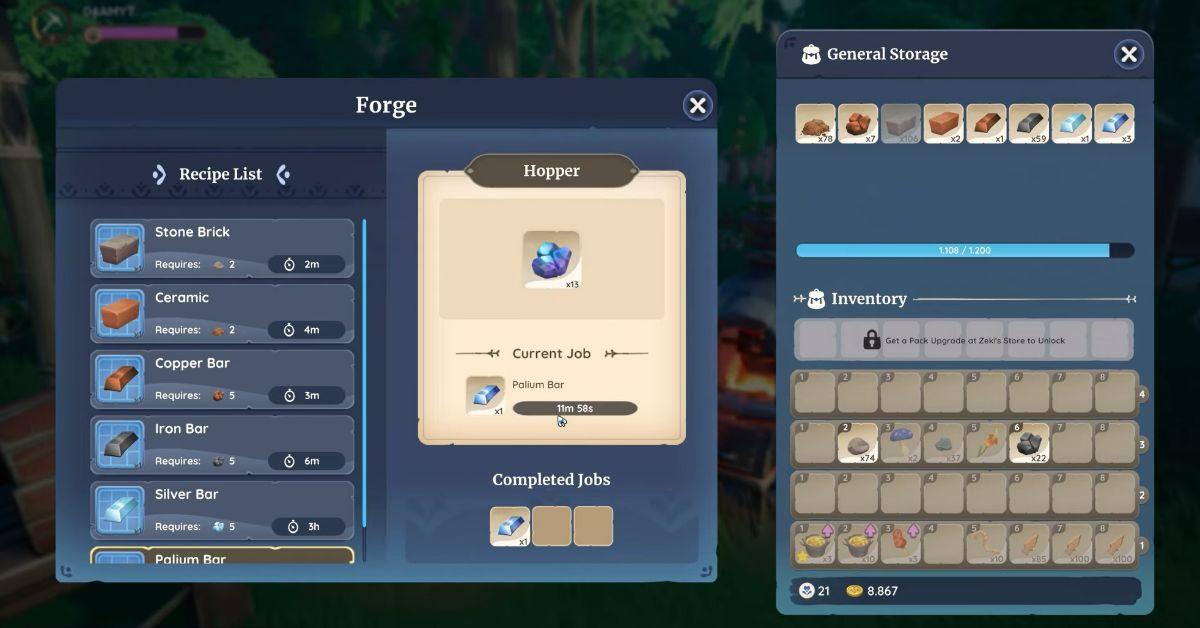Select the coal stack in inventory
Image resolution: width=1200 pixels, height=628 pixels.
tap(1029, 443)
